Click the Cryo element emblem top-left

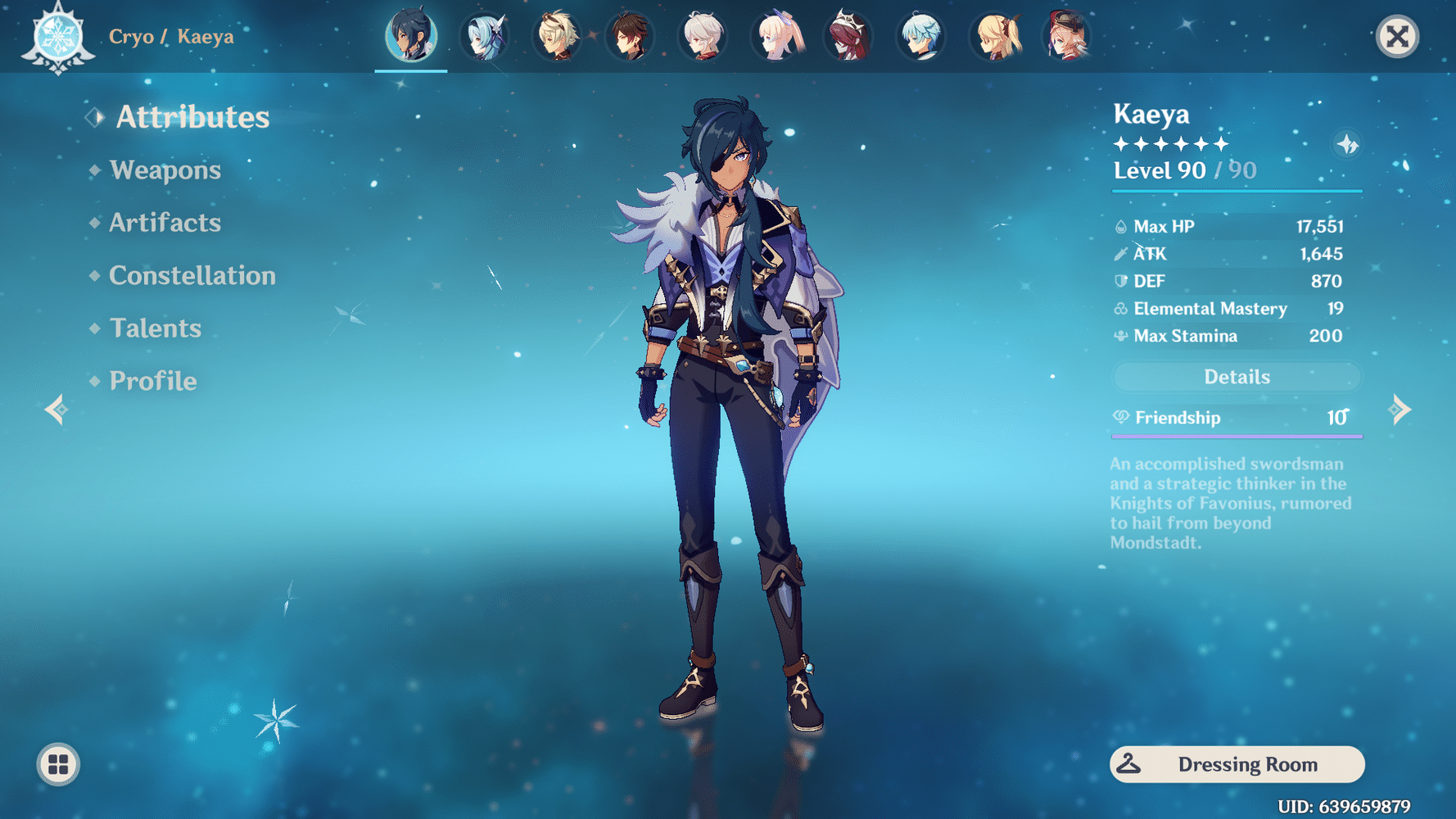coord(57,37)
